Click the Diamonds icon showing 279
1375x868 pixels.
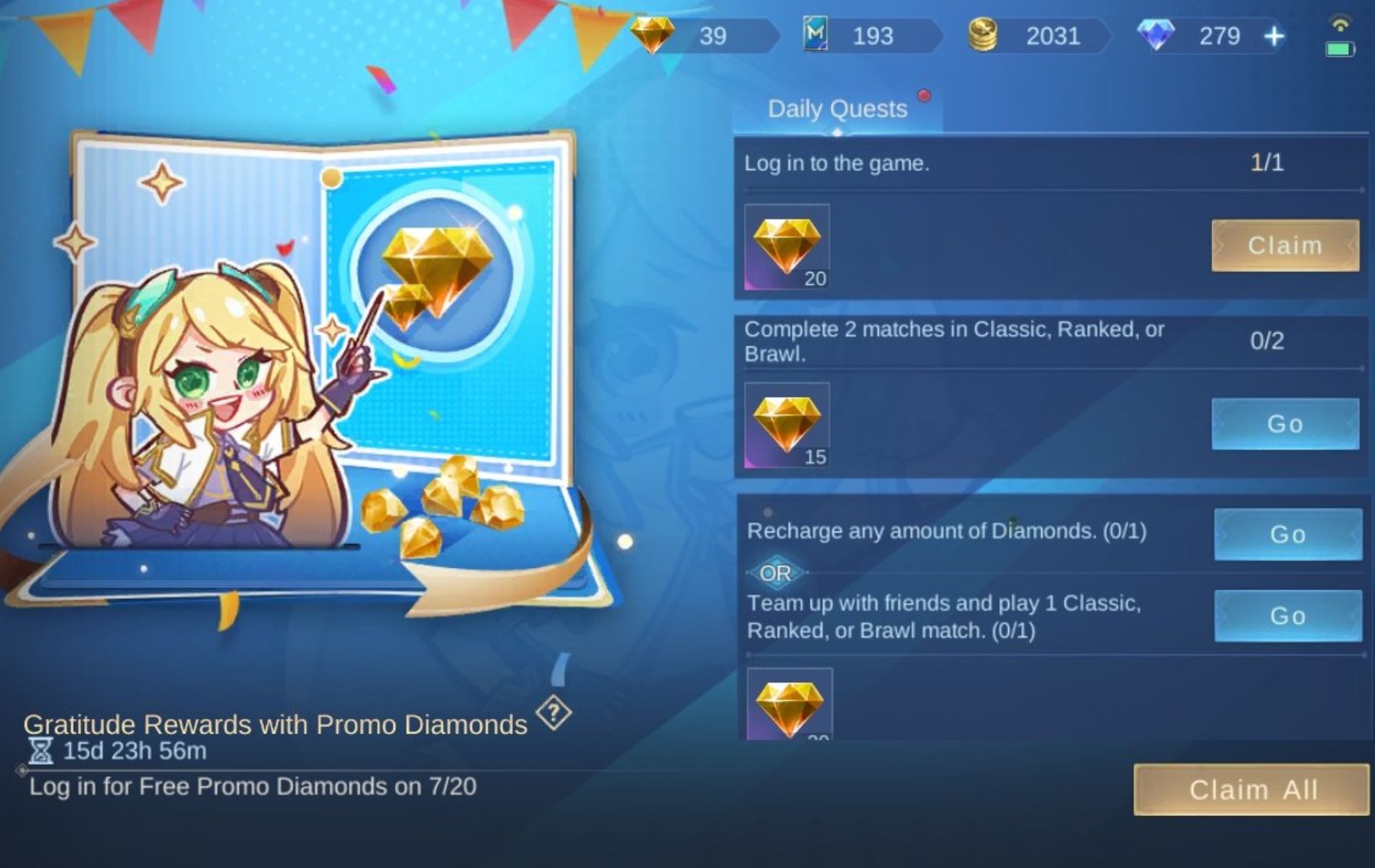click(x=1156, y=35)
